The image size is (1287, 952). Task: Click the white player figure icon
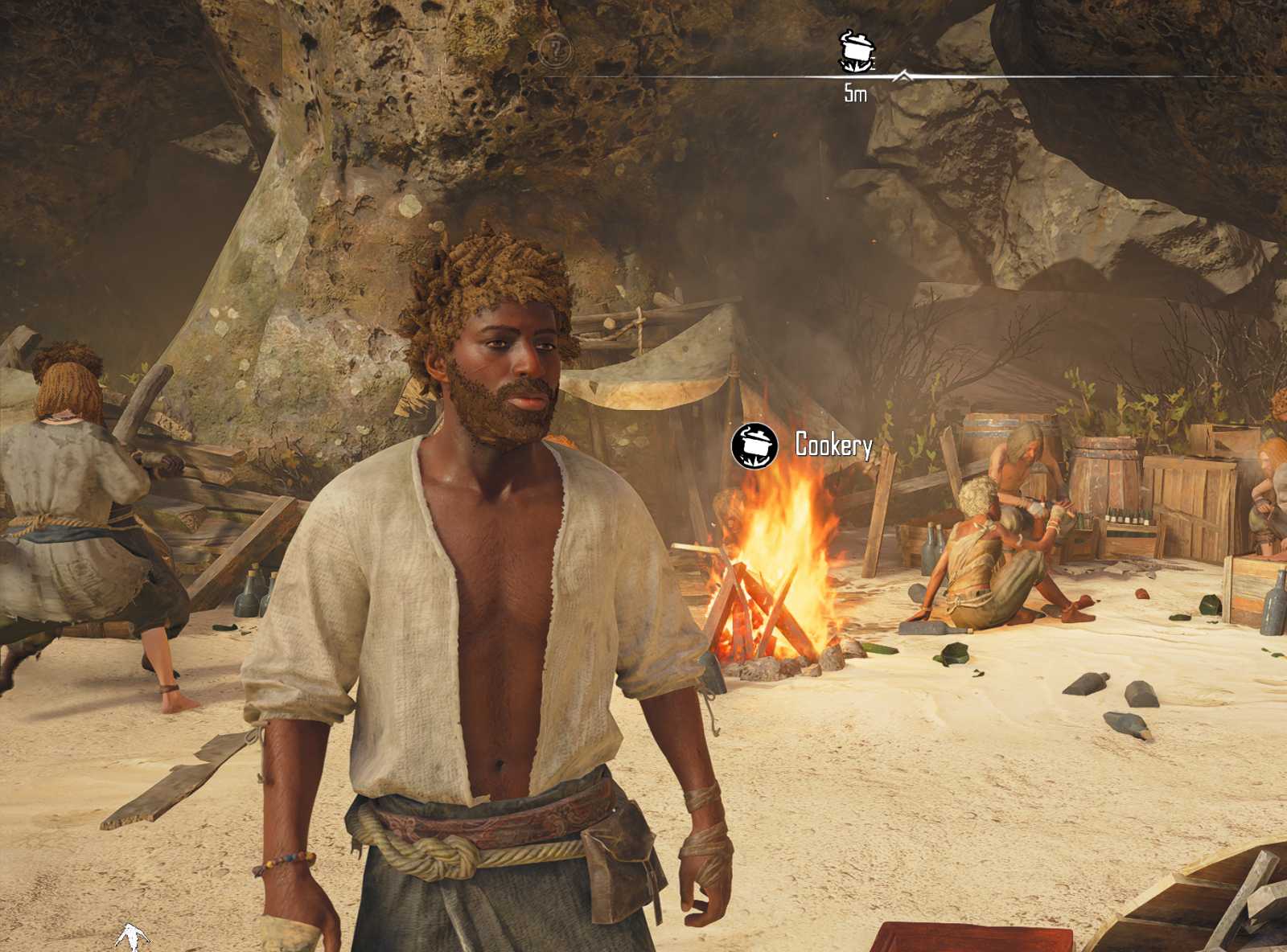[x=131, y=938]
